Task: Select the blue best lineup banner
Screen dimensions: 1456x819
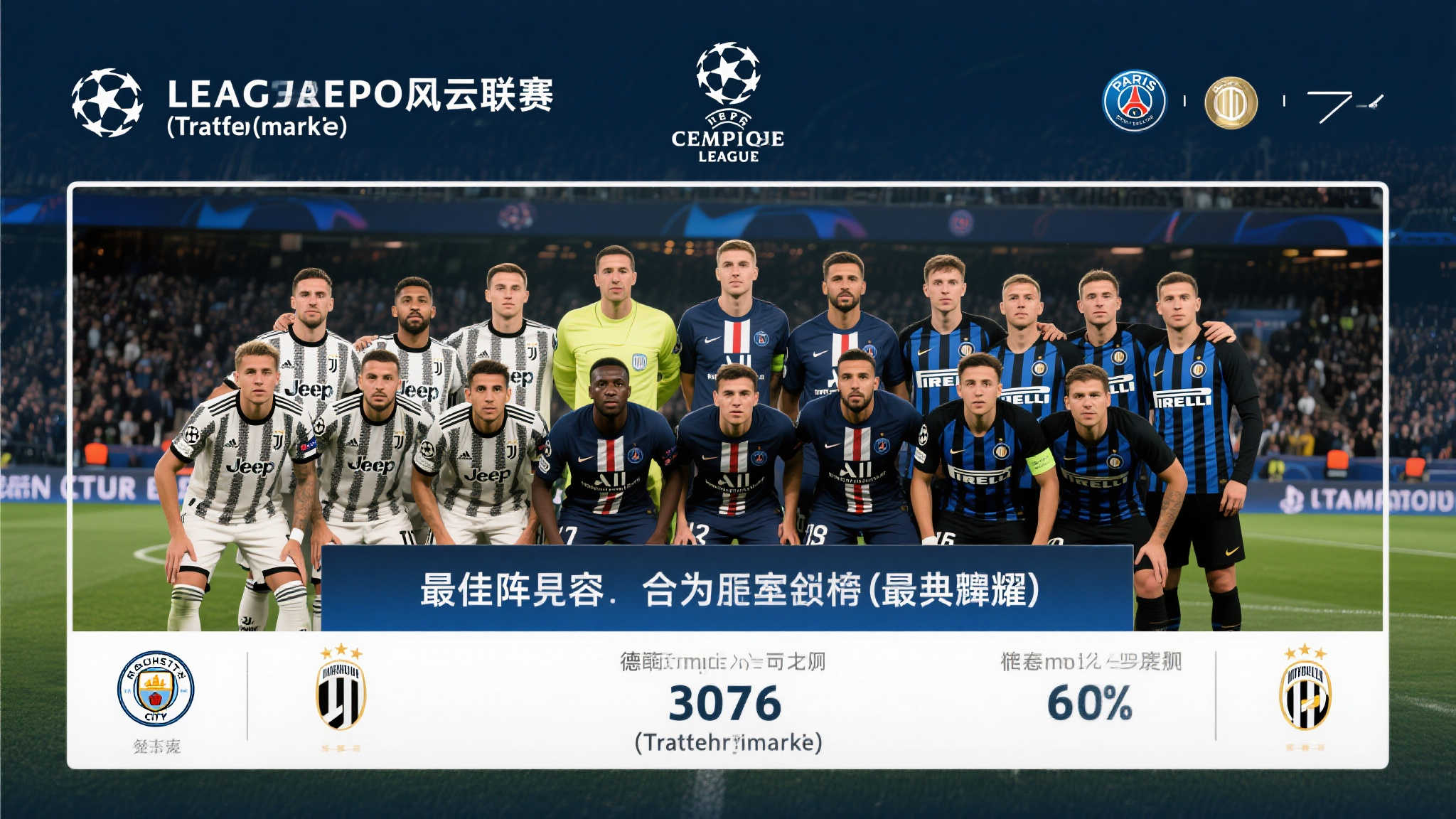Action: pyautogui.click(x=727, y=589)
